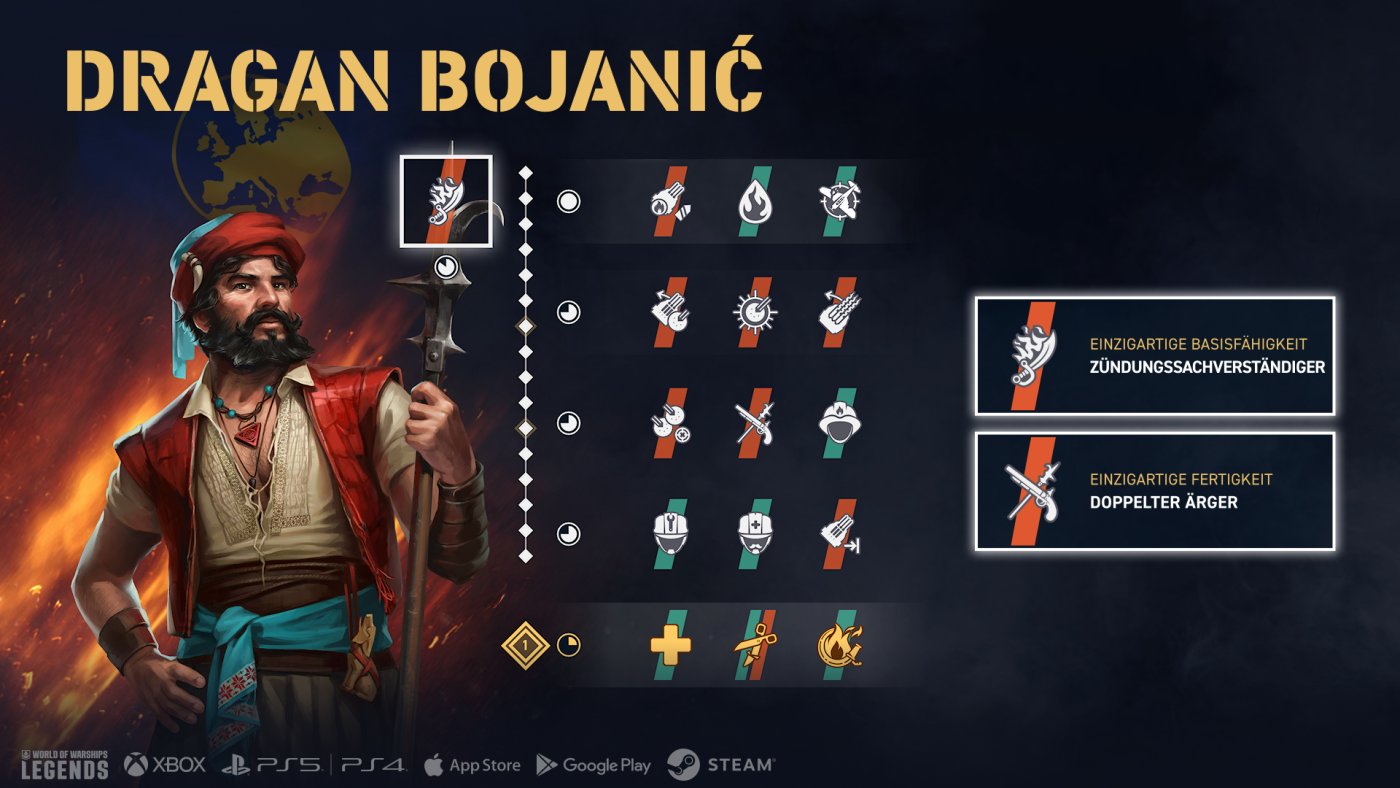Image resolution: width=1400 pixels, height=788 pixels.
Task: Pick the helmet with wrench skill
Action: pos(671,533)
